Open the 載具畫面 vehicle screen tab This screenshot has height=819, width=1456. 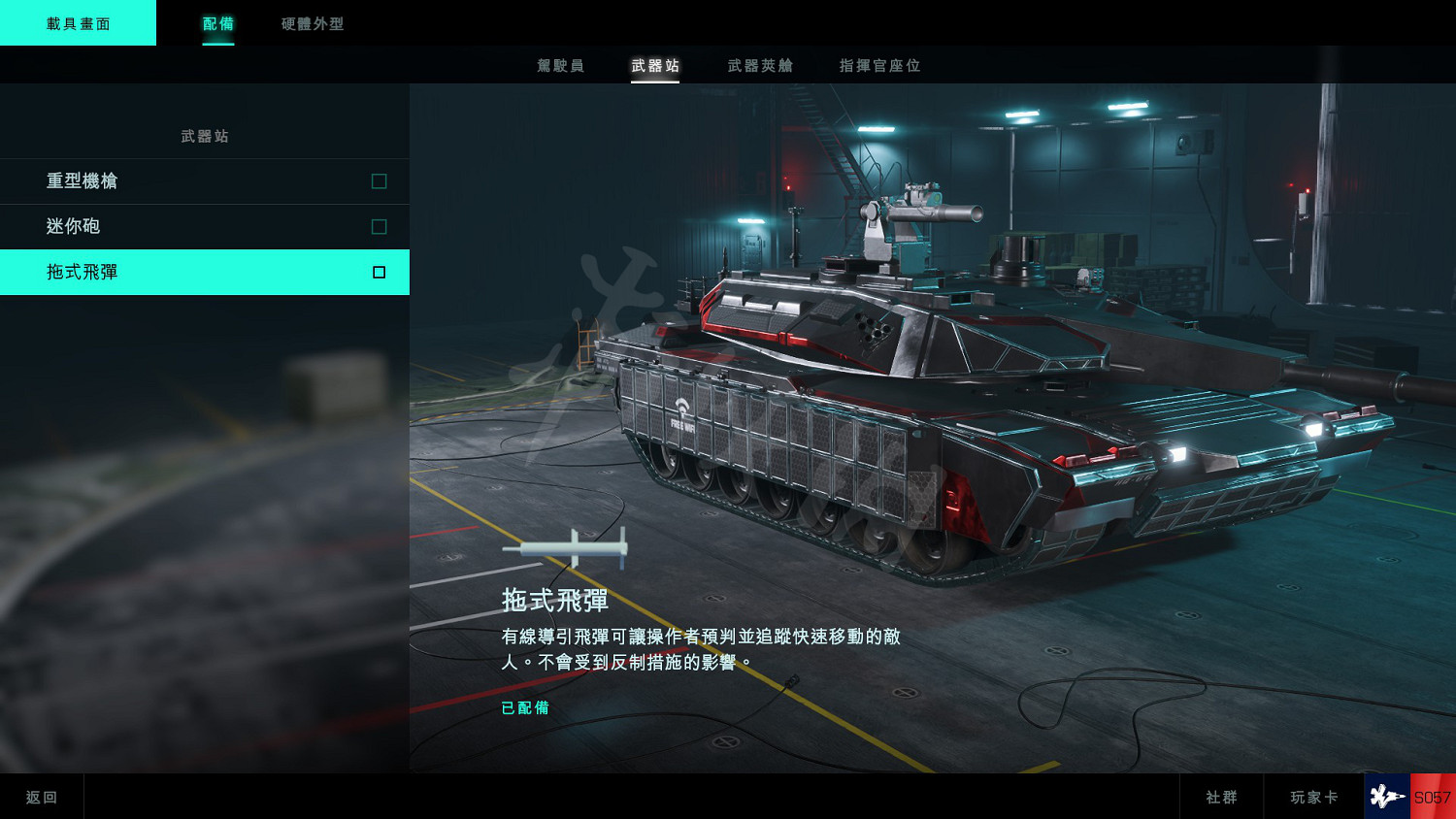pyautogui.click(x=78, y=23)
